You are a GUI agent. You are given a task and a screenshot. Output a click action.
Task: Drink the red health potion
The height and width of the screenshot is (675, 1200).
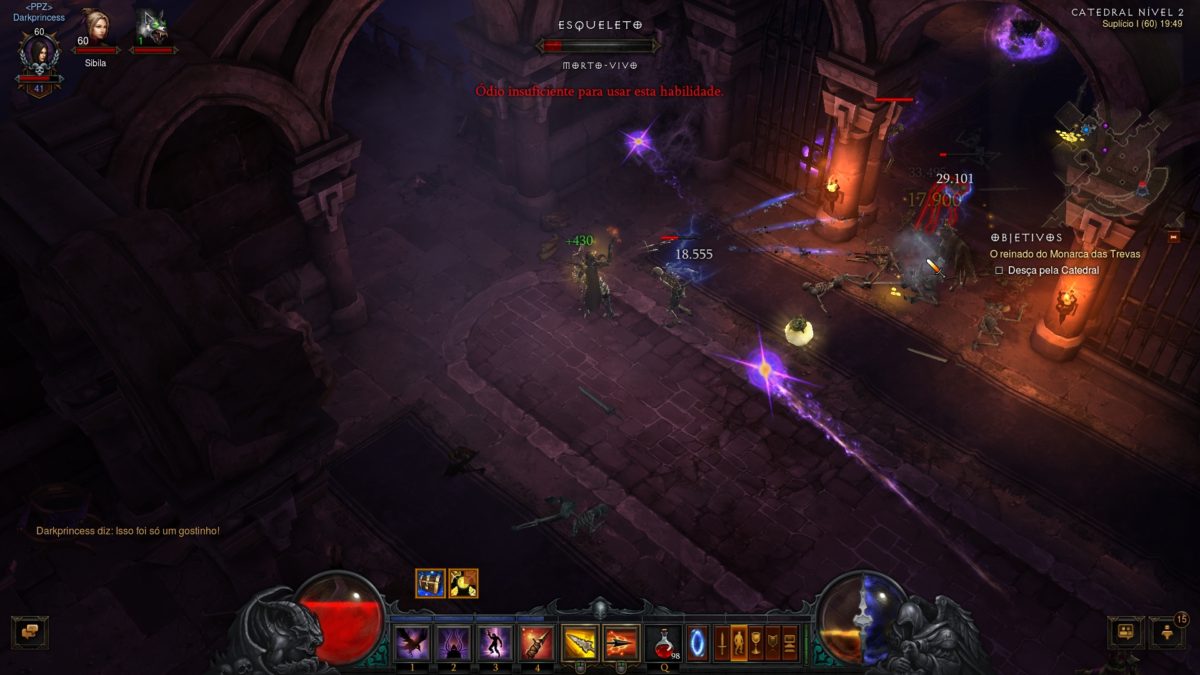click(664, 642)
